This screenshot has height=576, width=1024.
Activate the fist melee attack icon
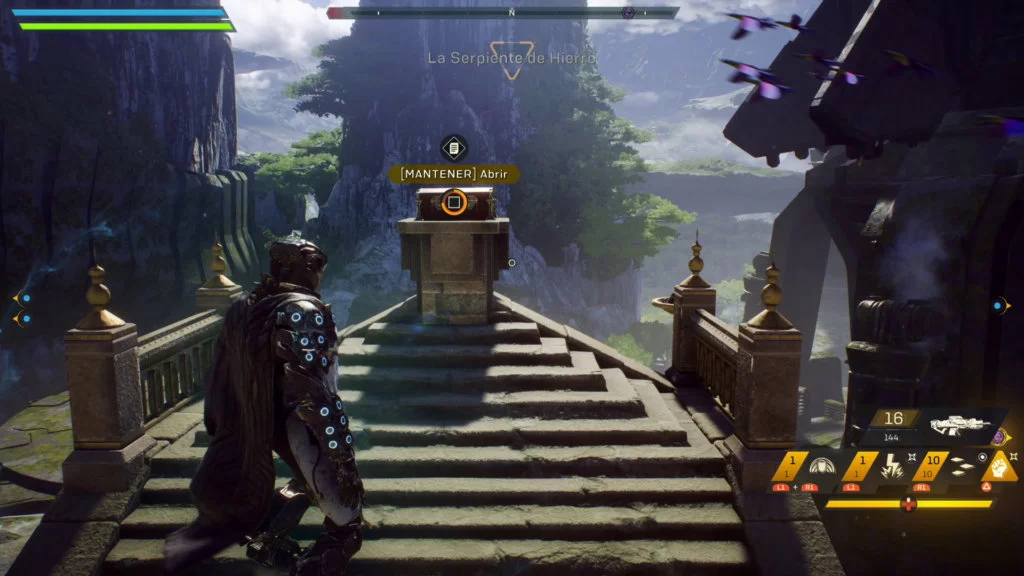point(999,467)
